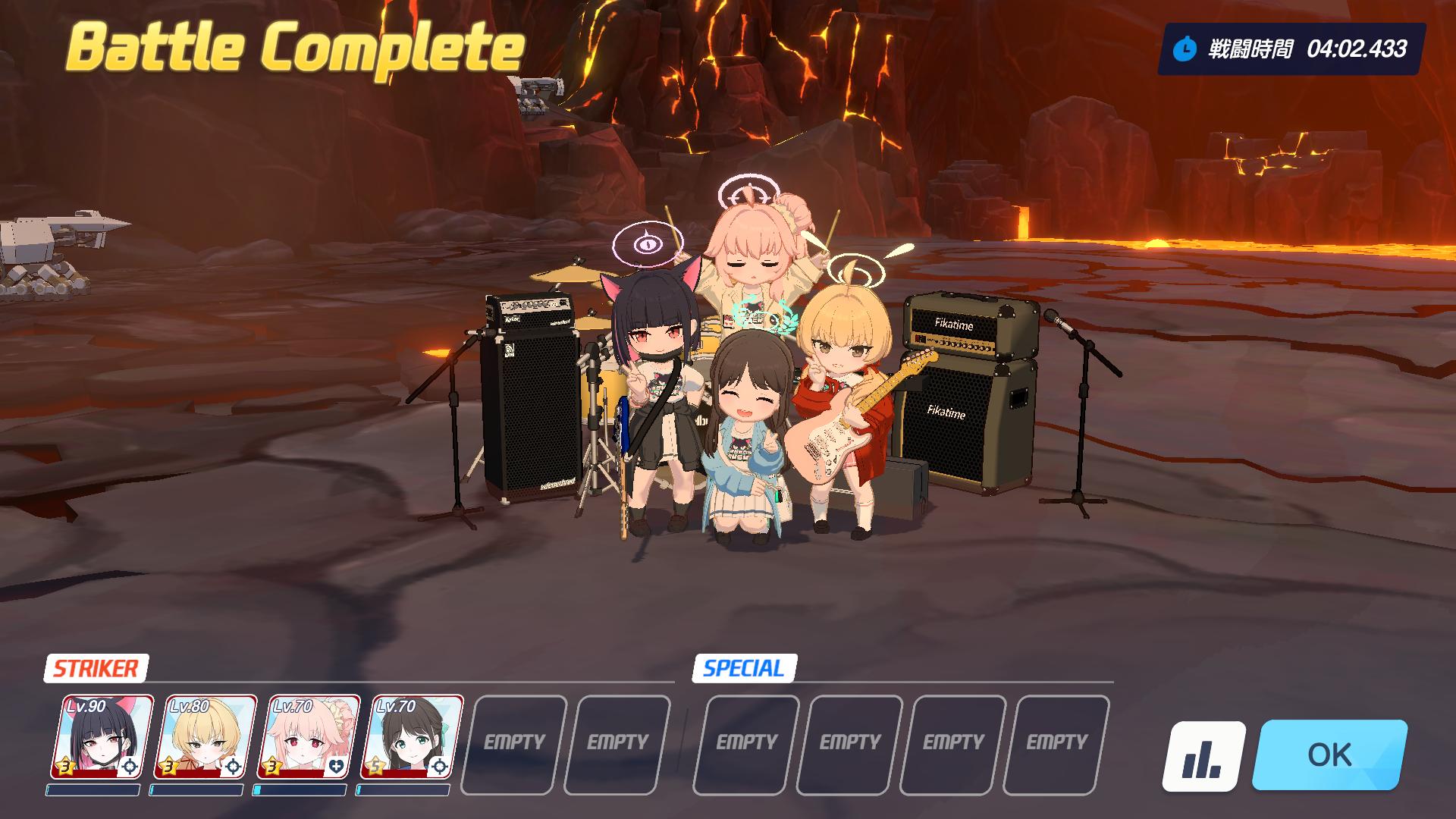This screenshot has width=1456, height=819.
Task: Pick the Lv.70 dark-haired striker portrait
Action: tap(412, 737)
